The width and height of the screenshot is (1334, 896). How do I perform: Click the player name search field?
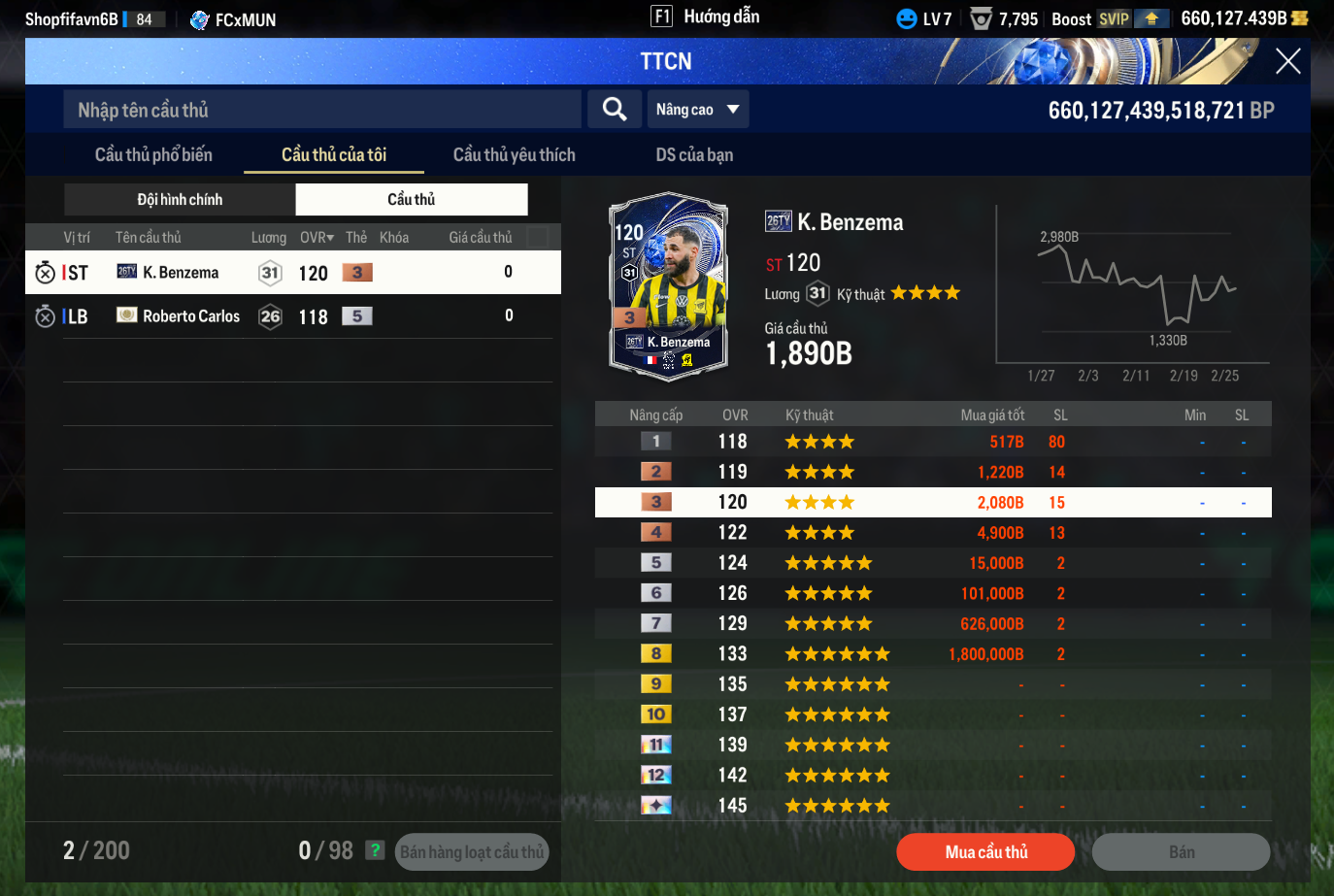[x=322, y=110]
